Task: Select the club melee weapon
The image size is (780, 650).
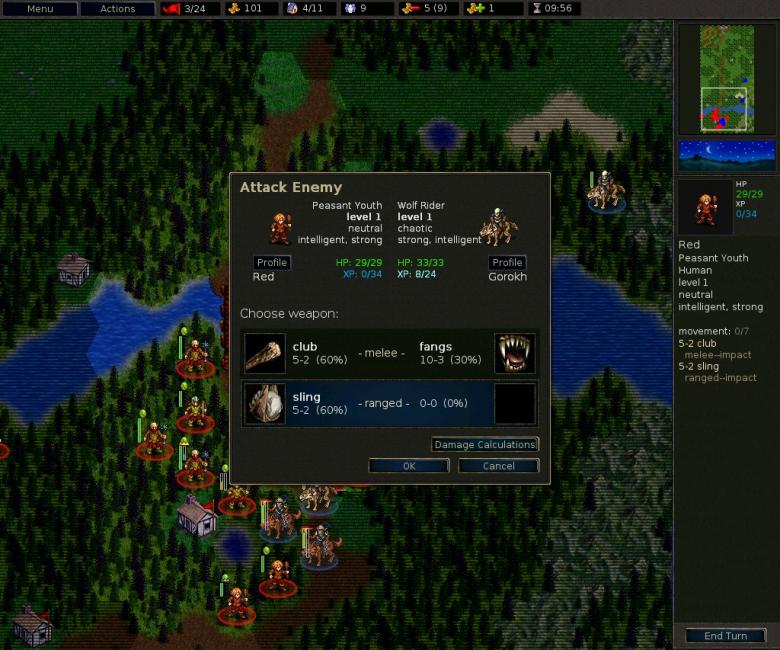Action: point(390,353)
